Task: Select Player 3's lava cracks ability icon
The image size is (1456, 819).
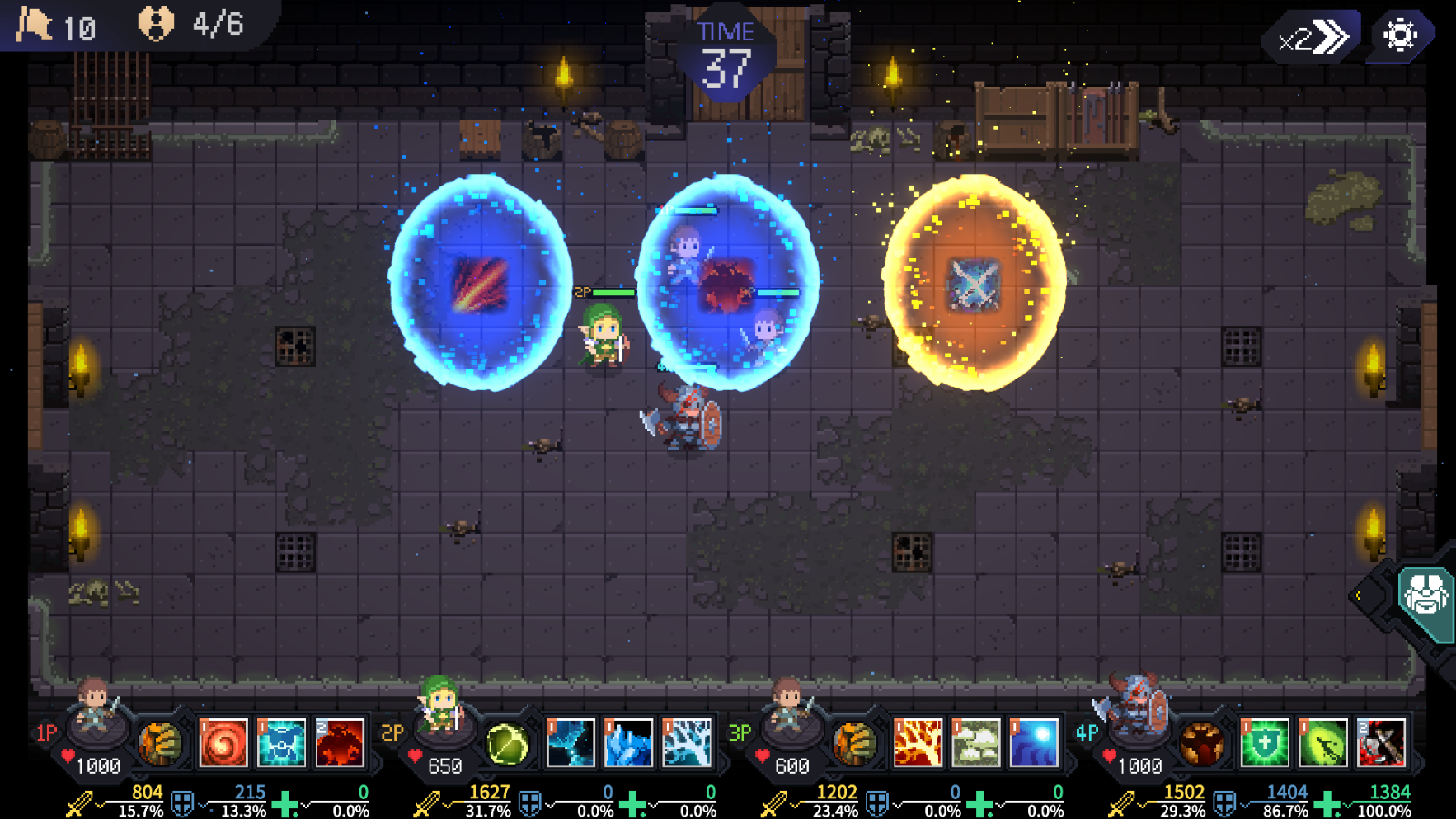Action: click(918, 742)
